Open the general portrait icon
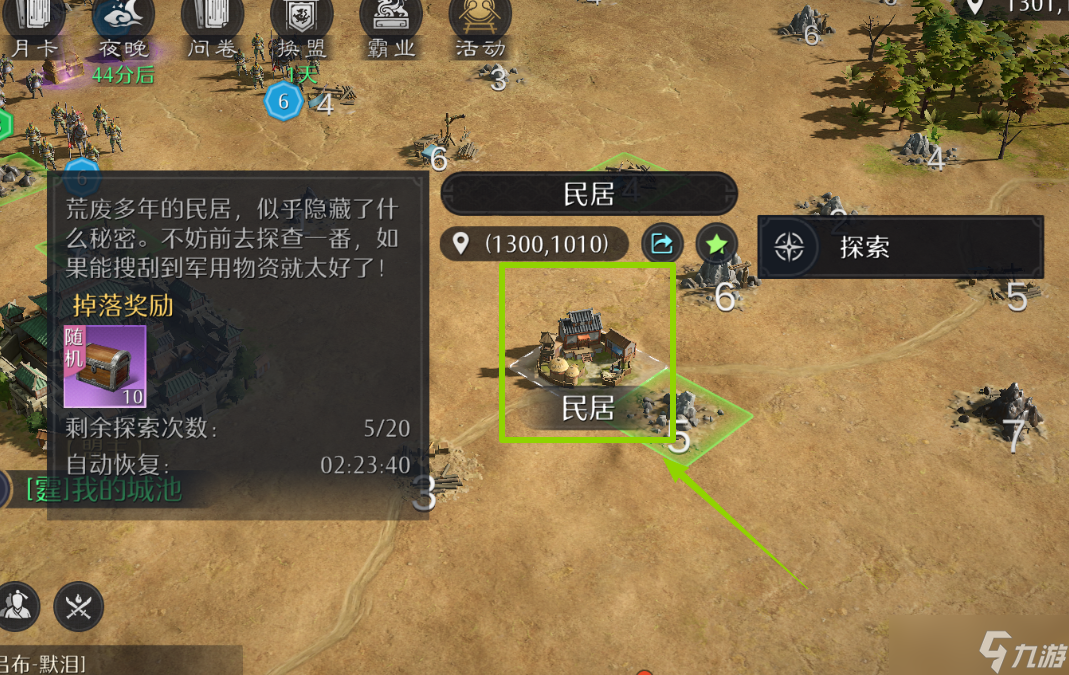This screenshot has width=1069, height=675. 18,604
